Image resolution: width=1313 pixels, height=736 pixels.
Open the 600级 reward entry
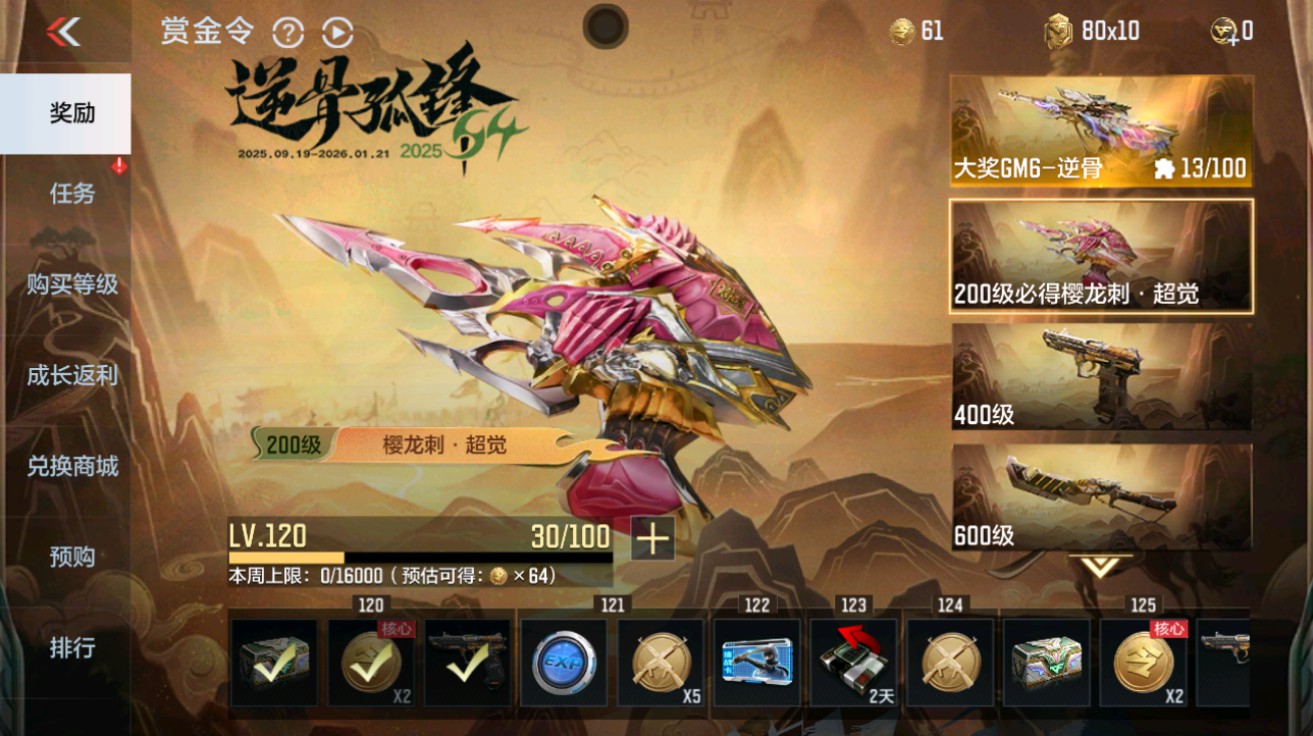coord(1097,496)
